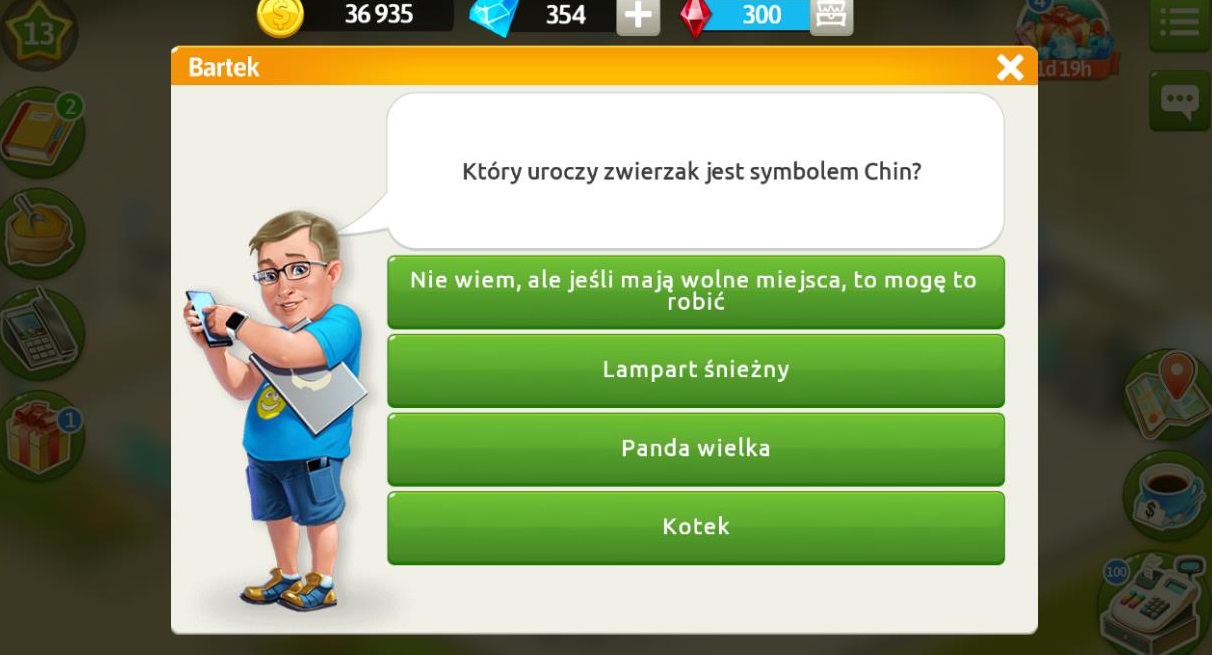Screen dimensions: 1212x655
Task: Open the gift box with badge 1
Action: click(42, 438)
